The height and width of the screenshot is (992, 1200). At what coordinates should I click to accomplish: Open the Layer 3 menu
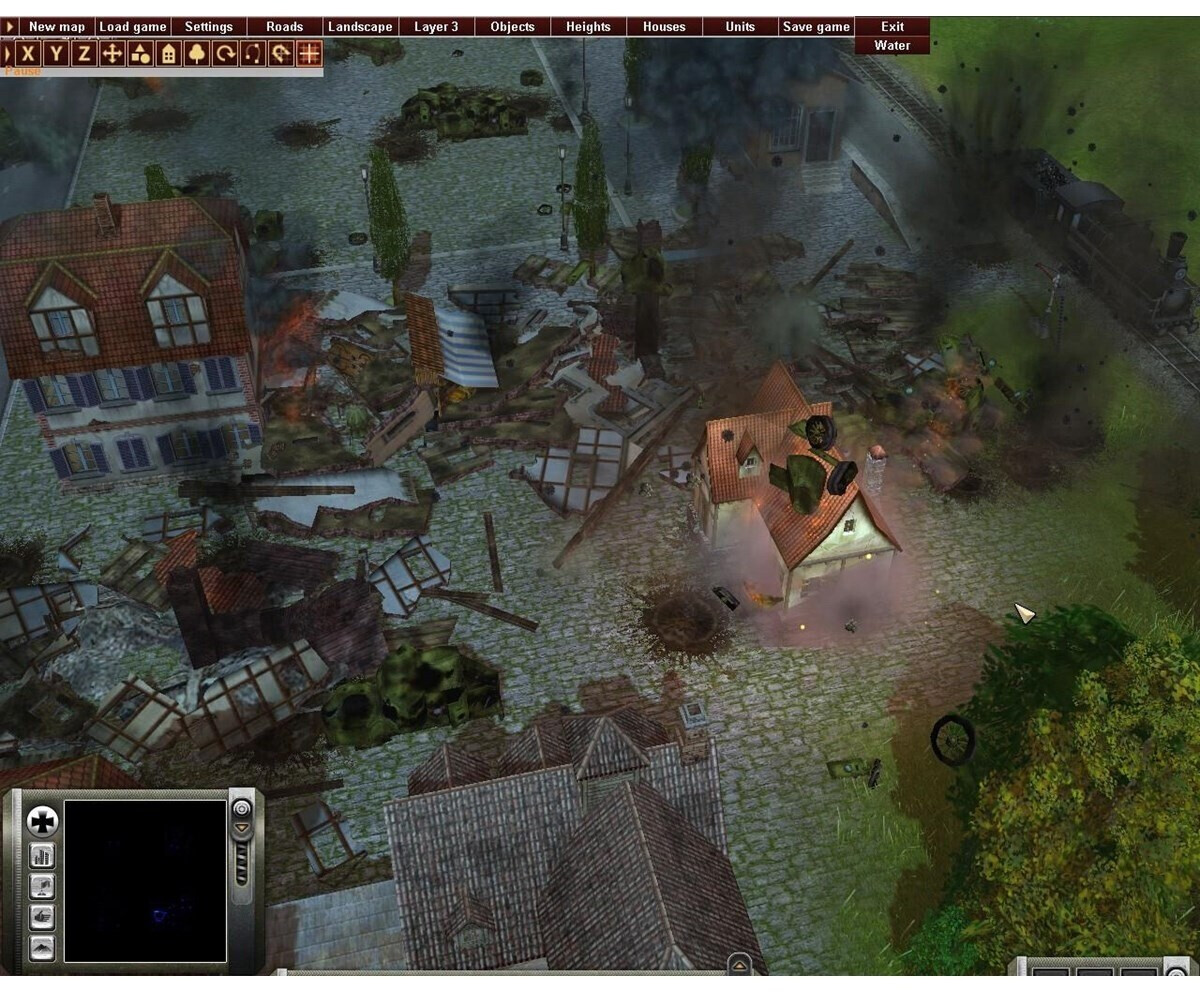pos(436,27)
